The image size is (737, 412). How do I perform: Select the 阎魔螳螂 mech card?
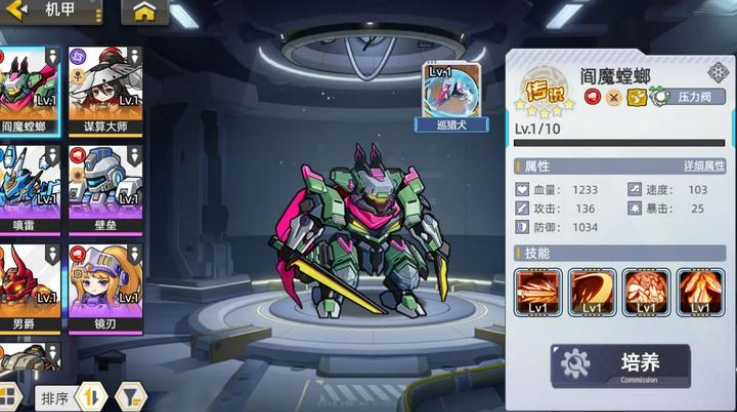28,90
